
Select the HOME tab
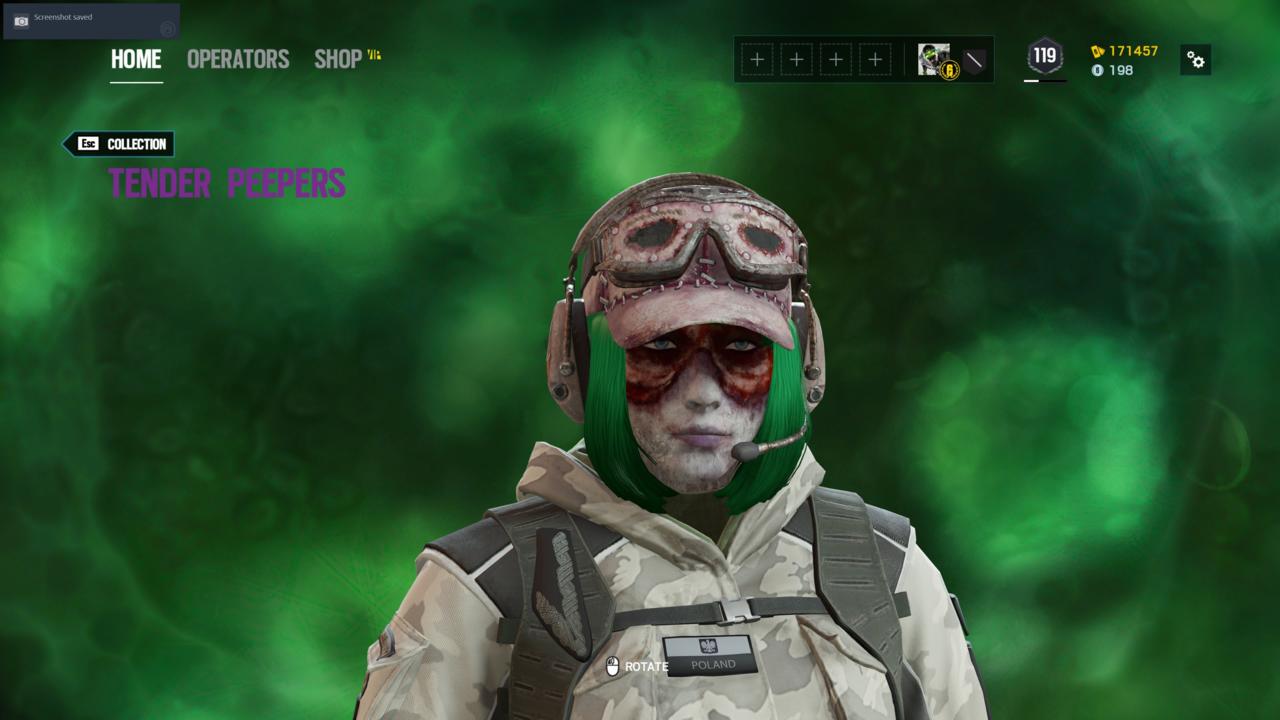click(x=135, y=60)
